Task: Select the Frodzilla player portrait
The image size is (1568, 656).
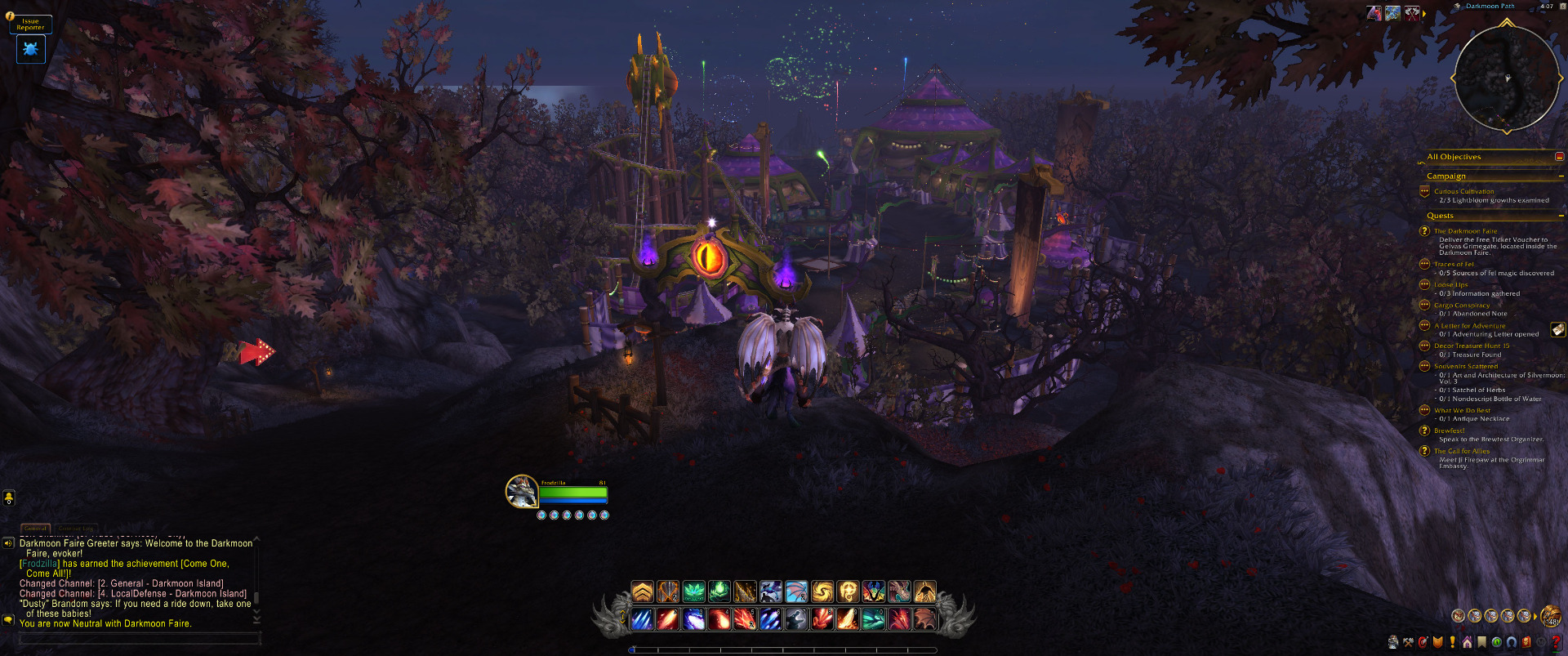Action: [521, 492]
